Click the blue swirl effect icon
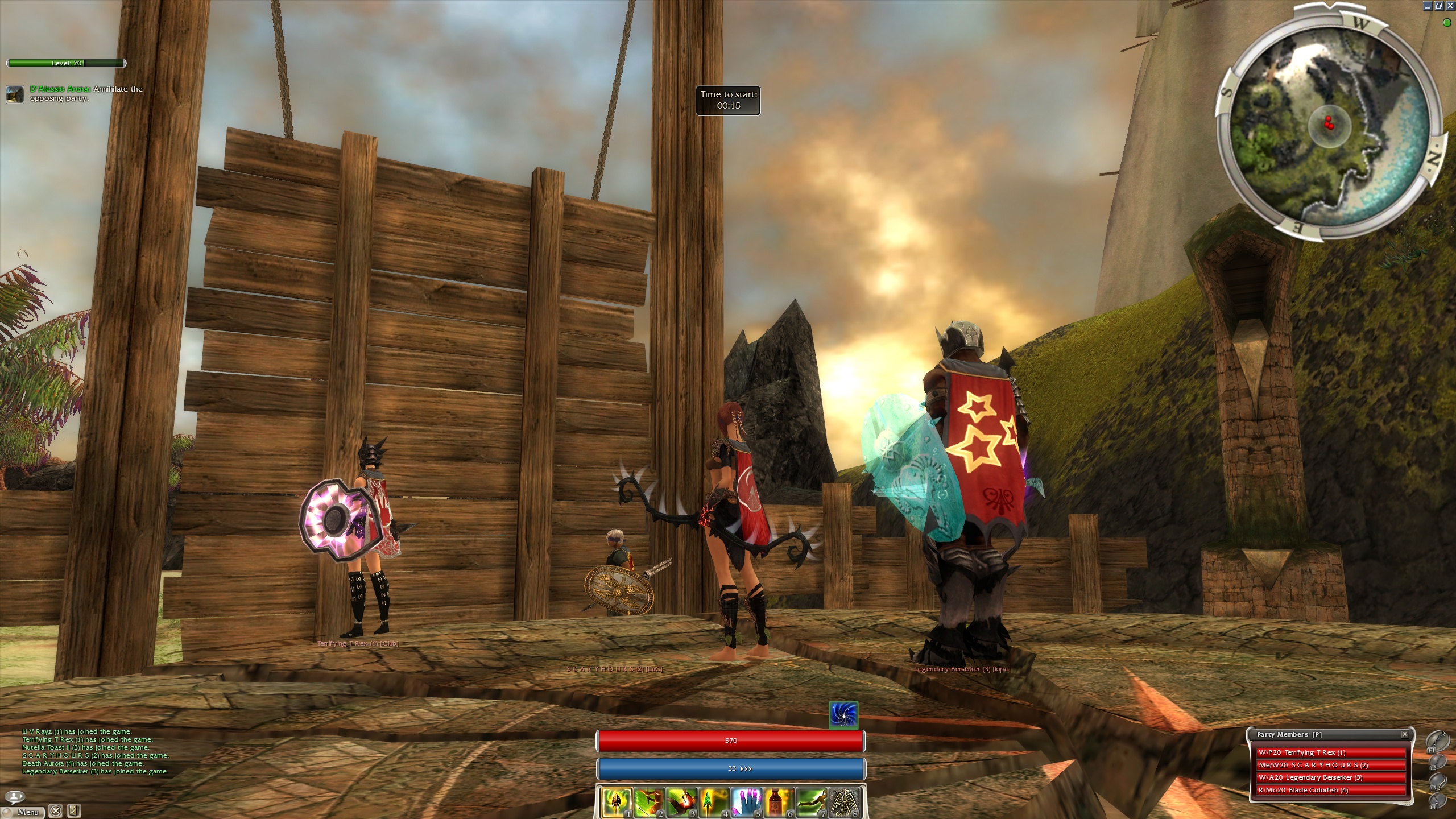This screenshot has height=819, width=1456. tap(843, 715)
